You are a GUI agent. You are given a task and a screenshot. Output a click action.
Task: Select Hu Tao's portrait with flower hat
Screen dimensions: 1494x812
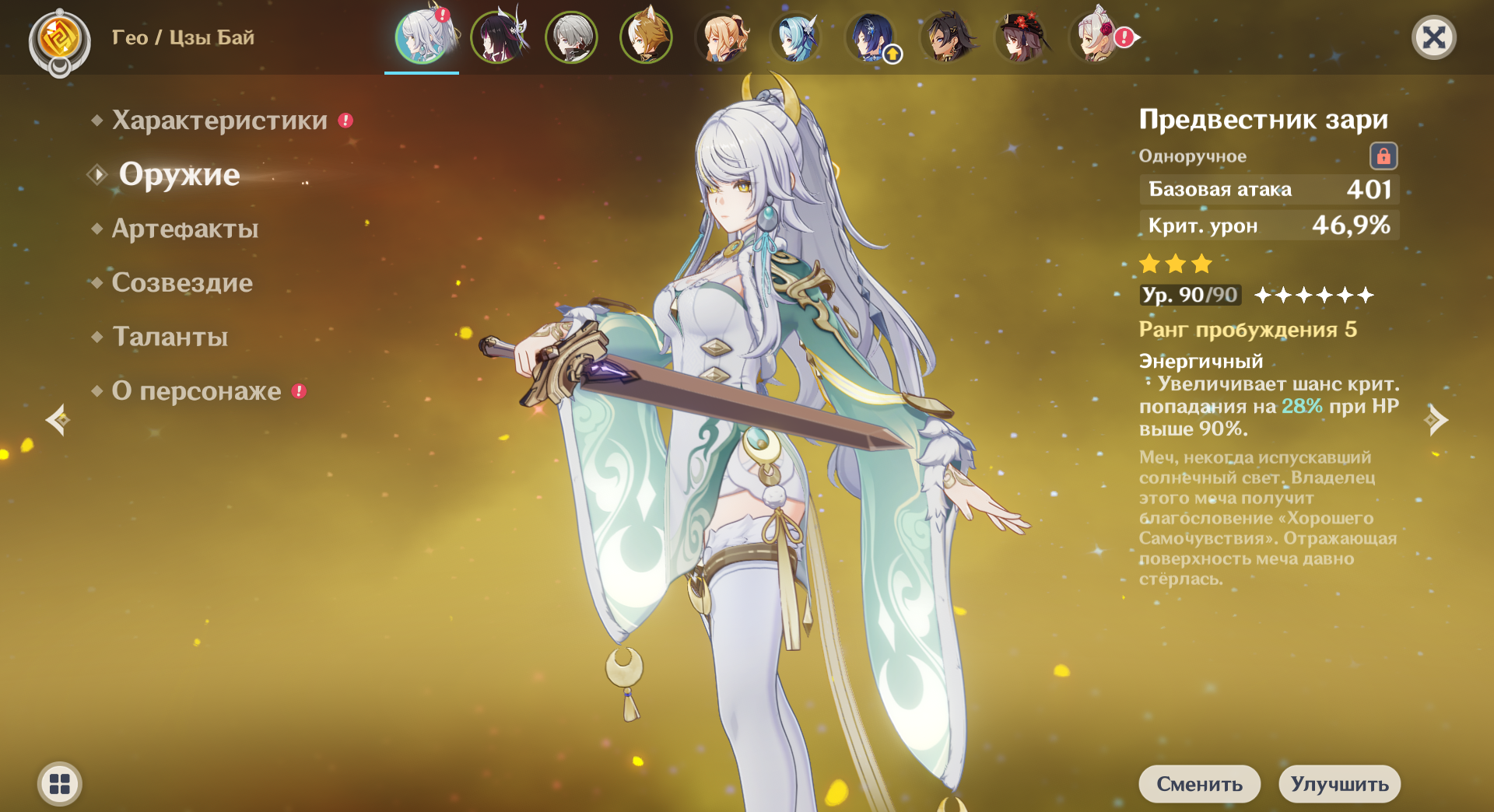pyautogui.click(x=1021, y=37)
